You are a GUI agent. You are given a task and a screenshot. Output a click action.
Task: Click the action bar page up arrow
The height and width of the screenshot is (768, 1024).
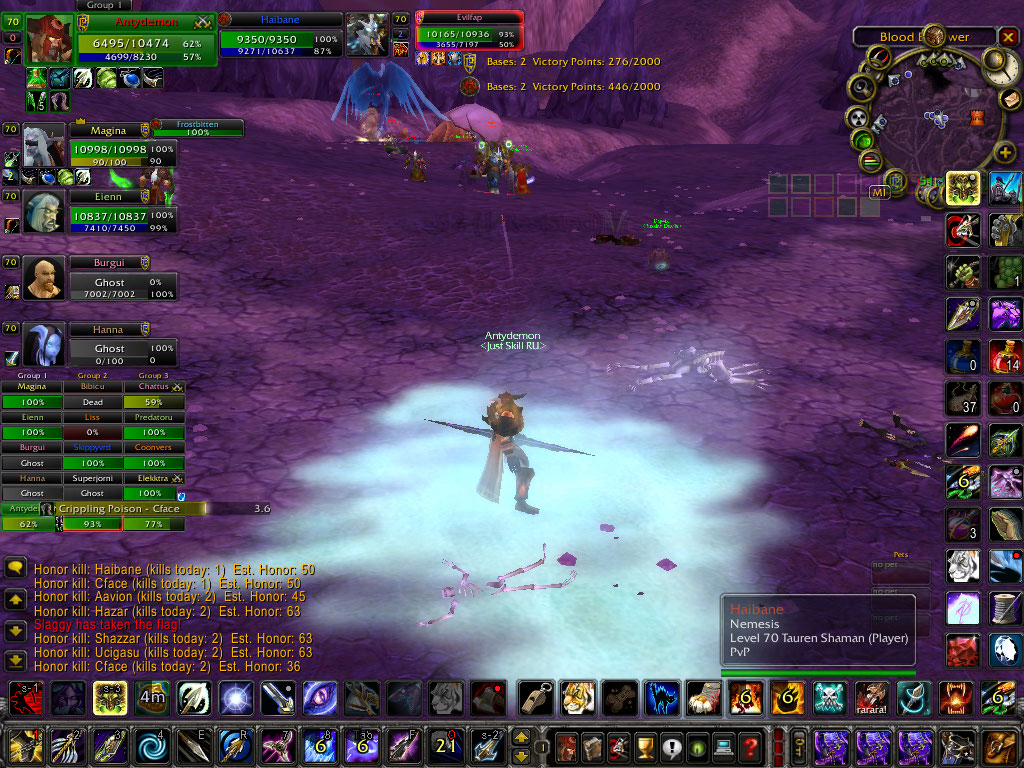(x=521, y=738)
